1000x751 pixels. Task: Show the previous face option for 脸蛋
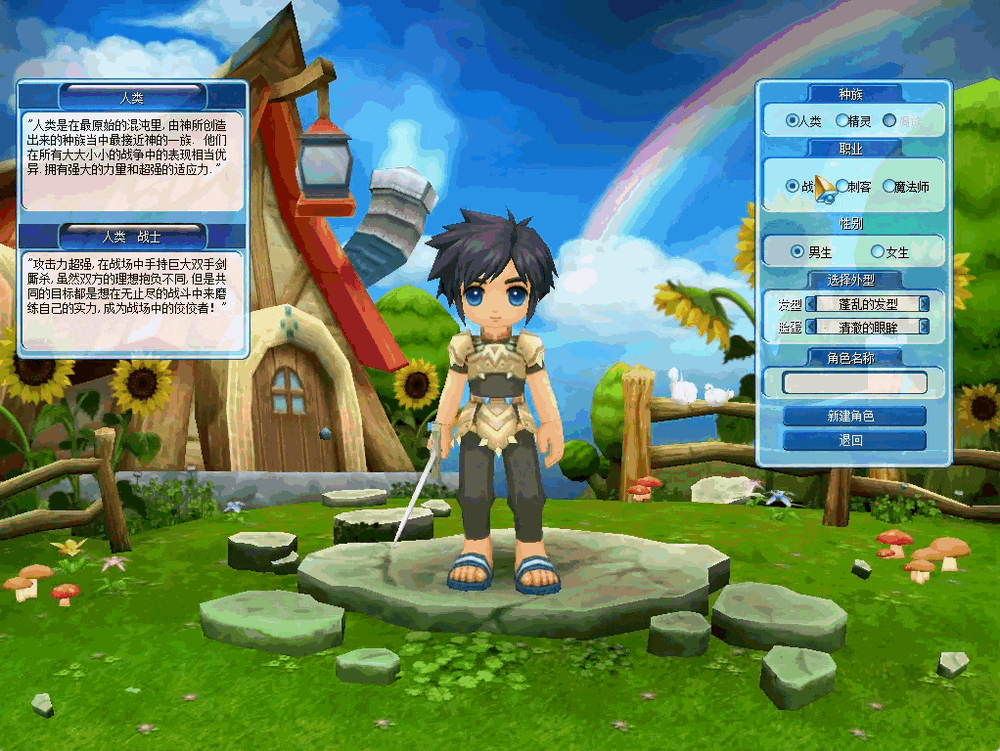pyautogui.click(x=812, y=326)
